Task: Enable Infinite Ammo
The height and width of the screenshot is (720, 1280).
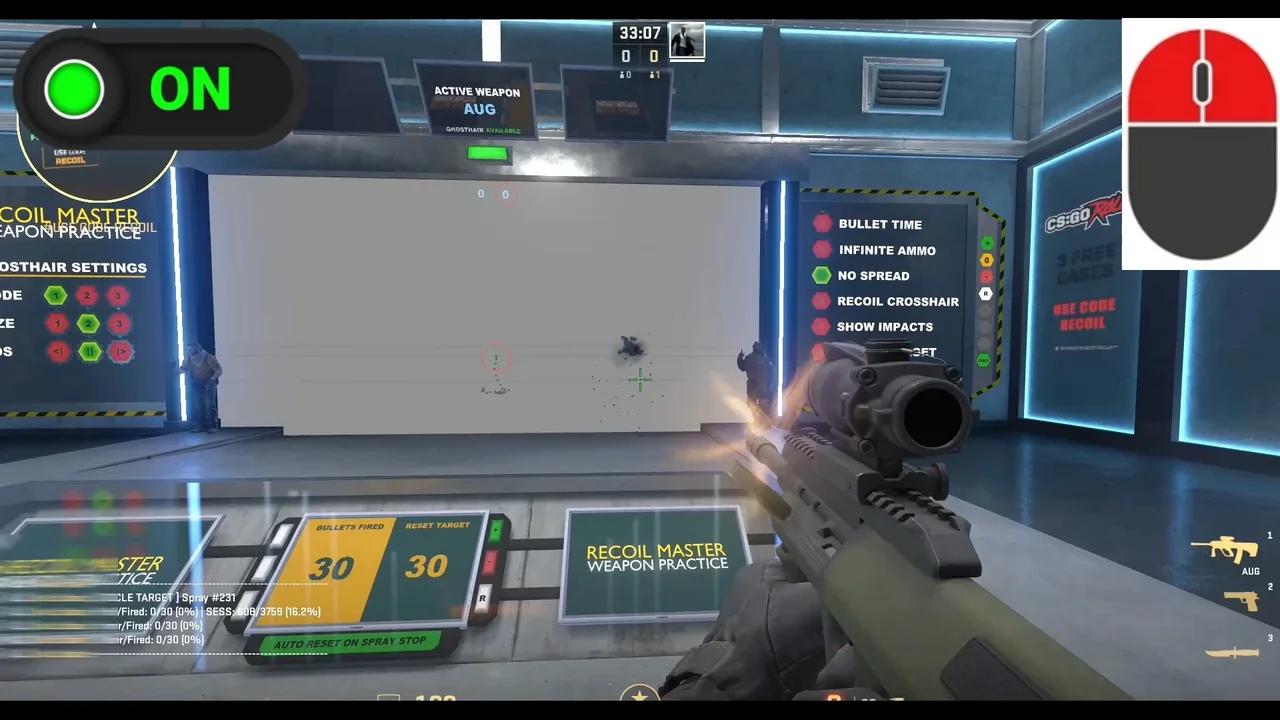Action: tap(822, 250)
